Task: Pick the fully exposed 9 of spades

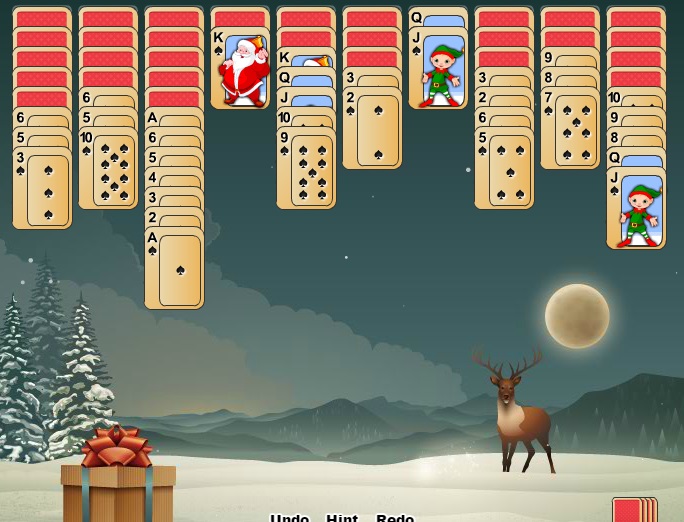Action: tap(306, 168)
